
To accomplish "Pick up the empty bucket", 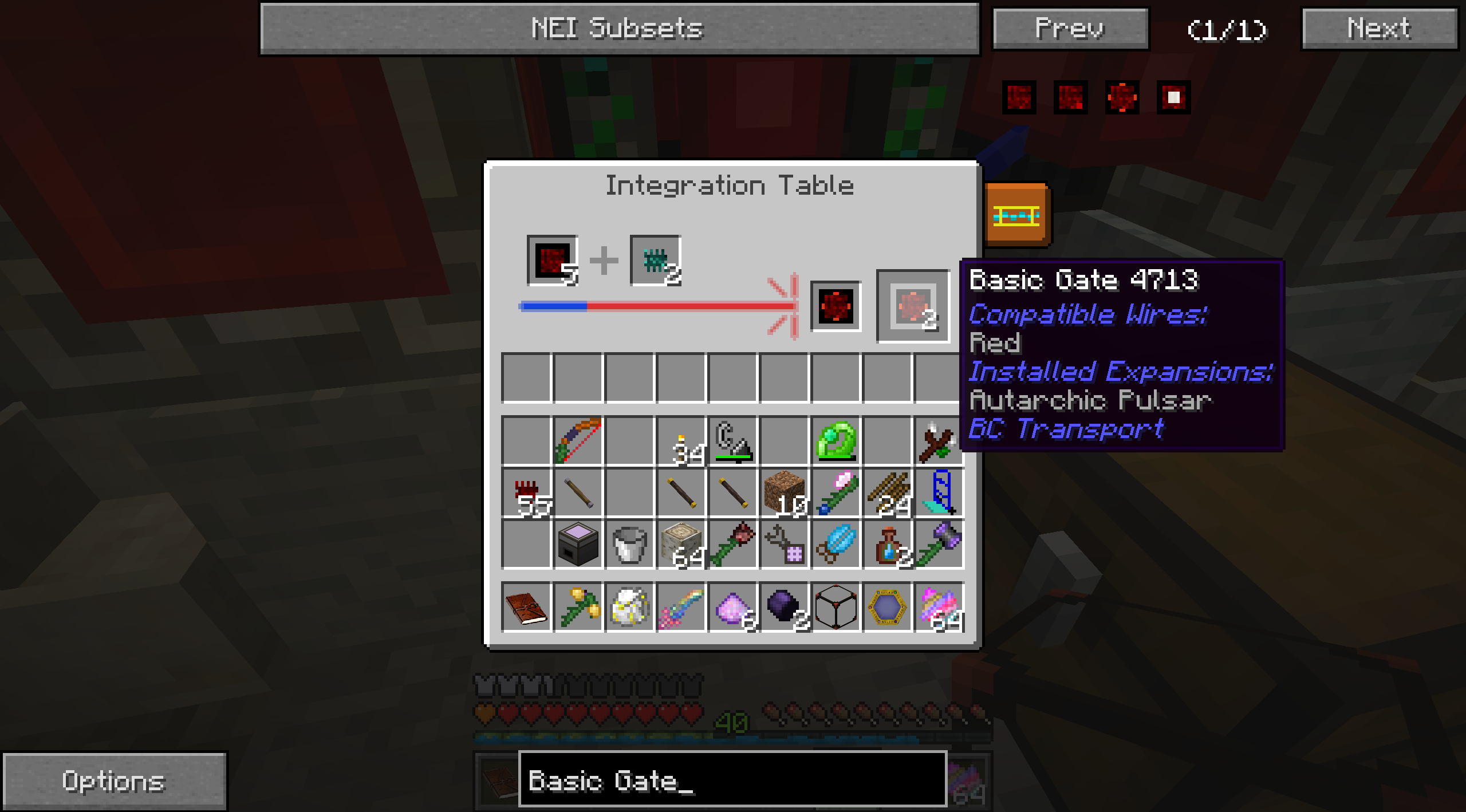I will pos(630,544).
